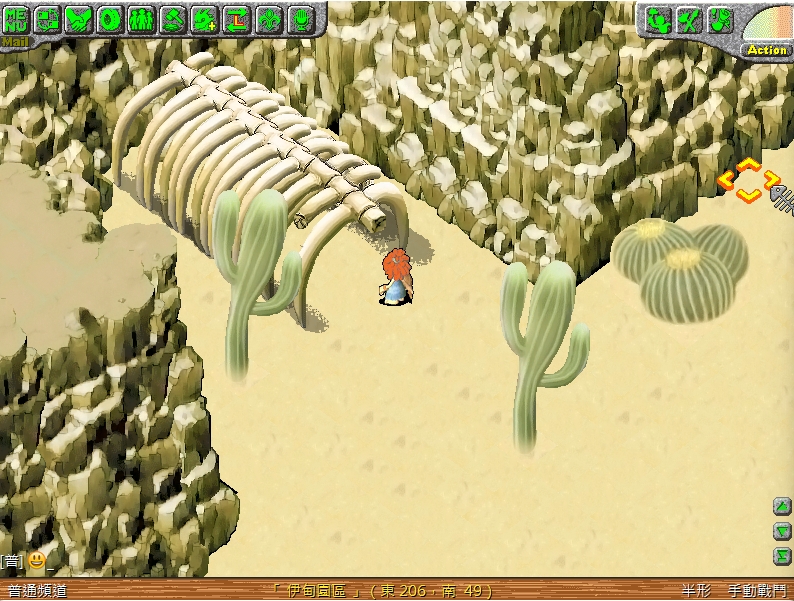Open the handshake trade icon

79,18
